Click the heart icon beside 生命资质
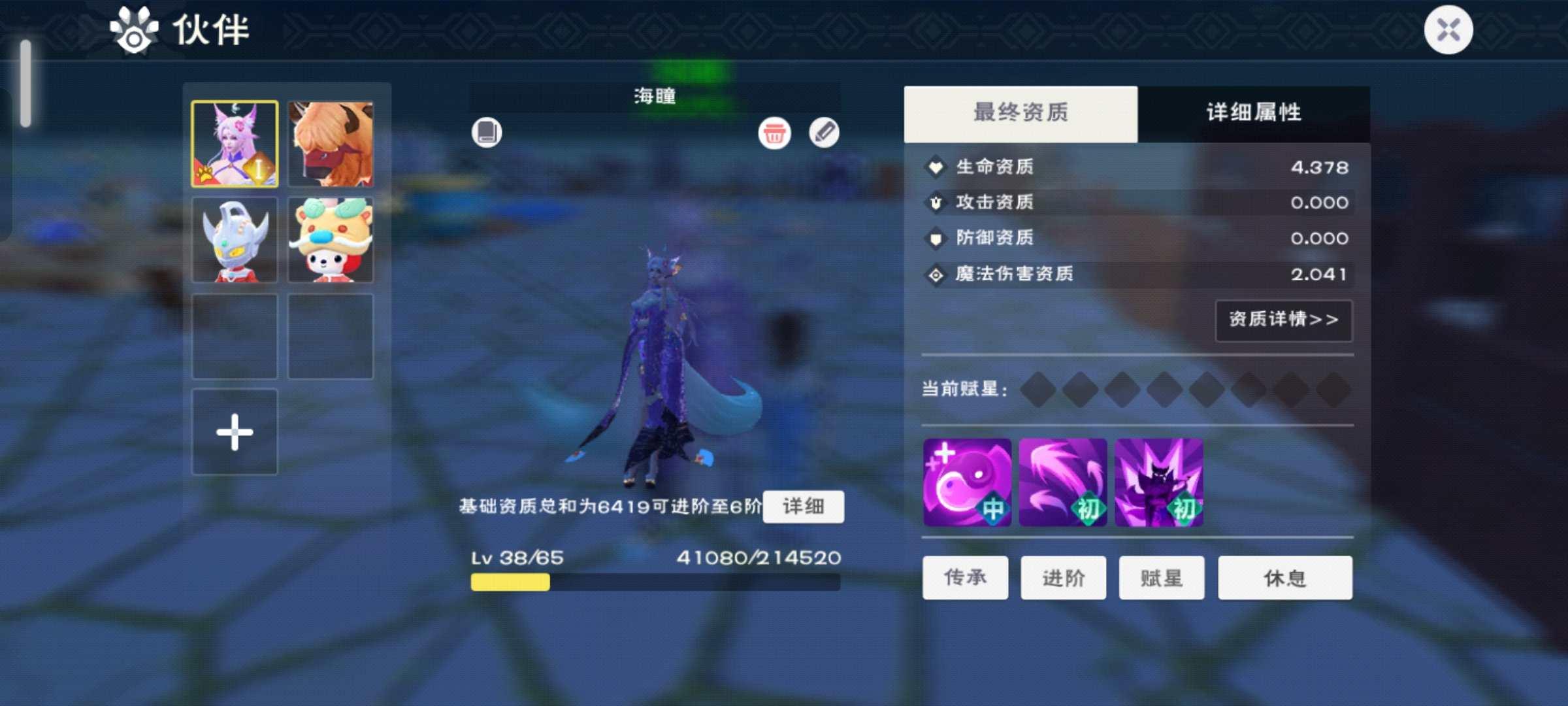Image resolution: width=1568 pixels, height=706 pixels. click(936, 167)
